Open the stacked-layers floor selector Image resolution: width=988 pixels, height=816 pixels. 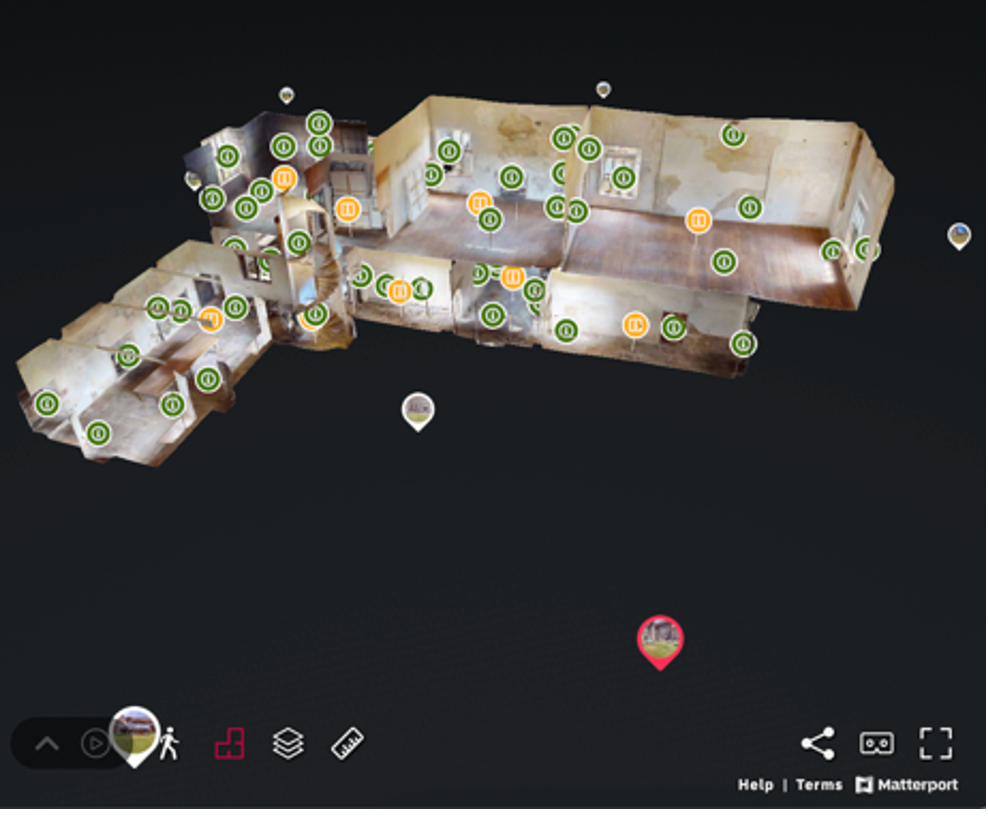pyautogui.click(x=288, y=744)
